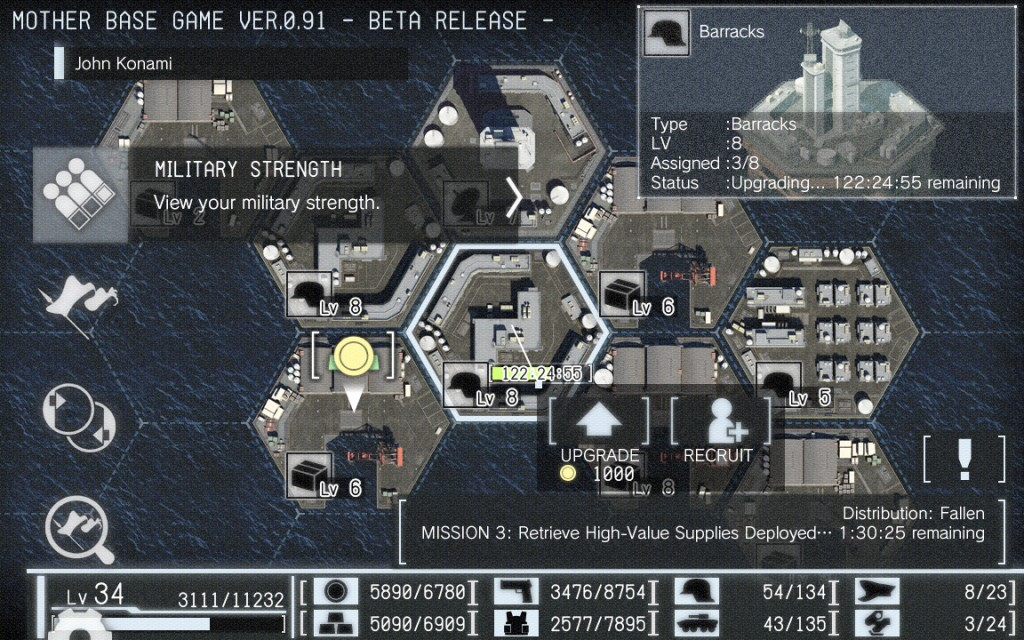Open the Military Strength menu icon
This screenshot has width=1024, height=640.
[x=80, y=195]
